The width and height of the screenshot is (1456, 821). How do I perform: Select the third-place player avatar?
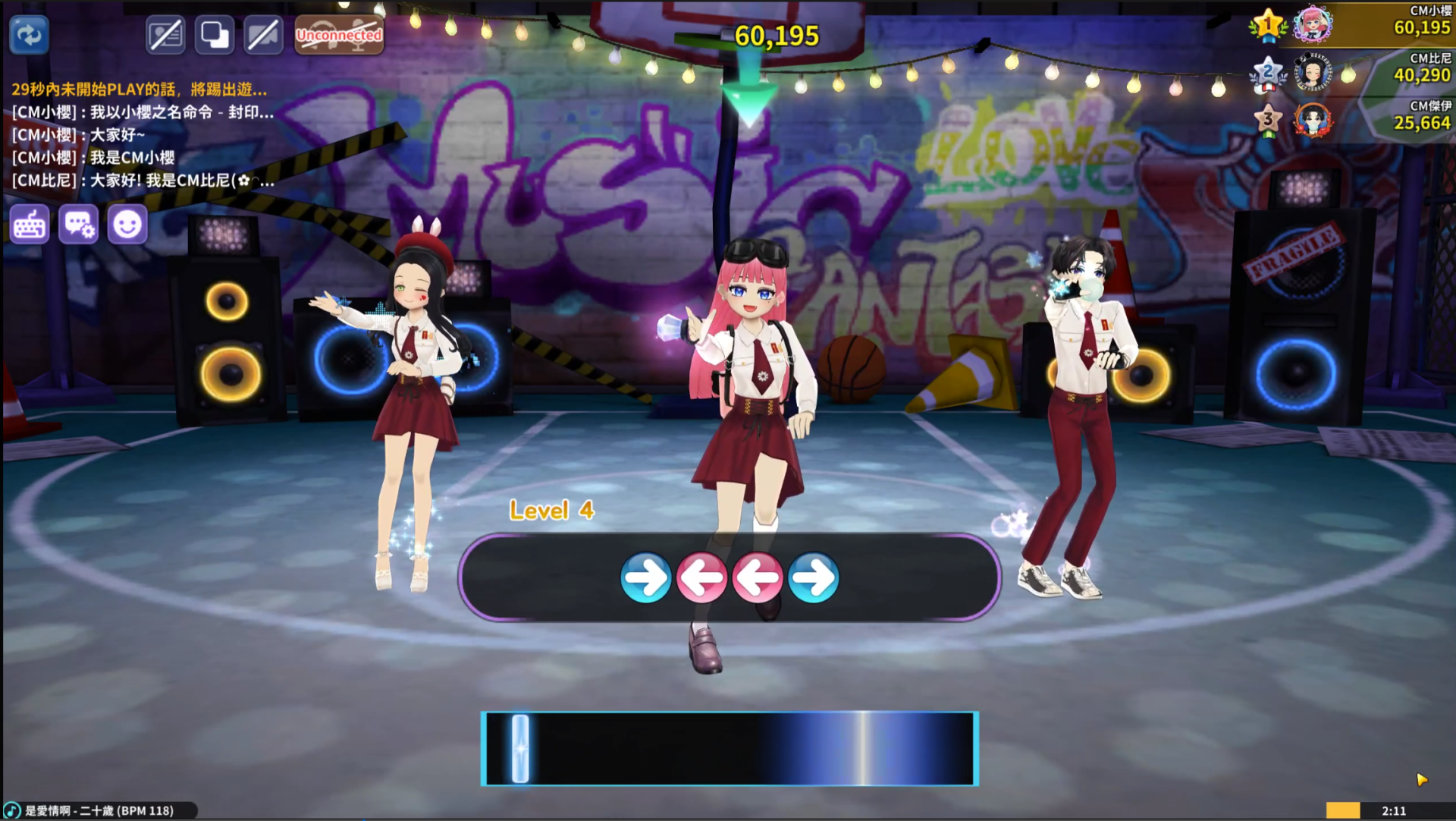(x=1313, y=121)
